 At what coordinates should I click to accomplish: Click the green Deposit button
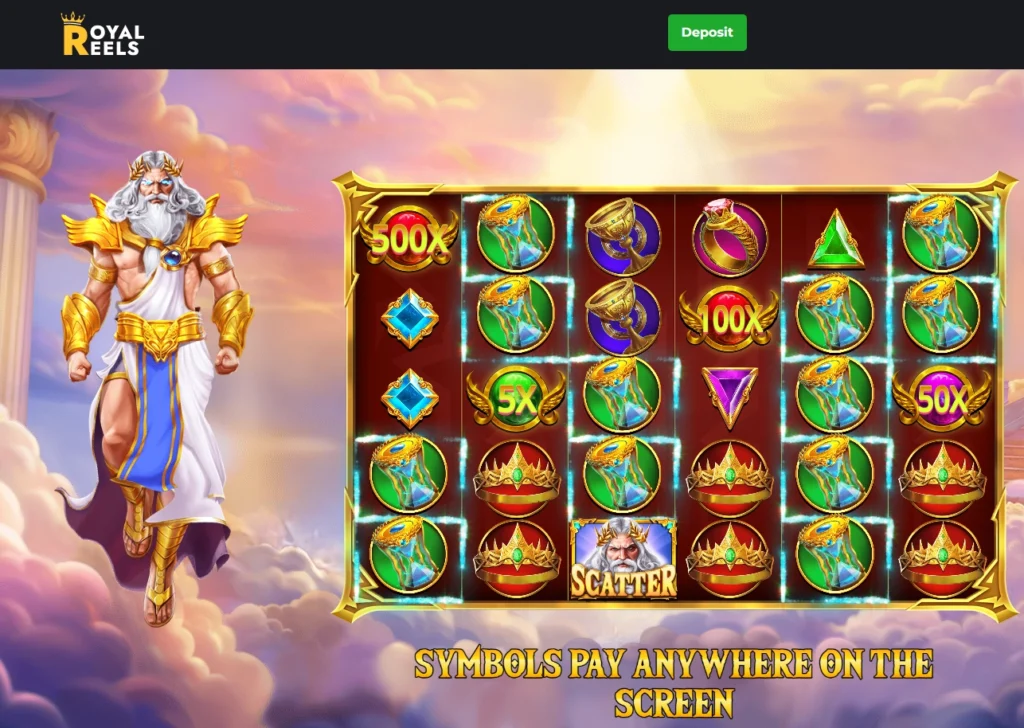click(707, 33)
